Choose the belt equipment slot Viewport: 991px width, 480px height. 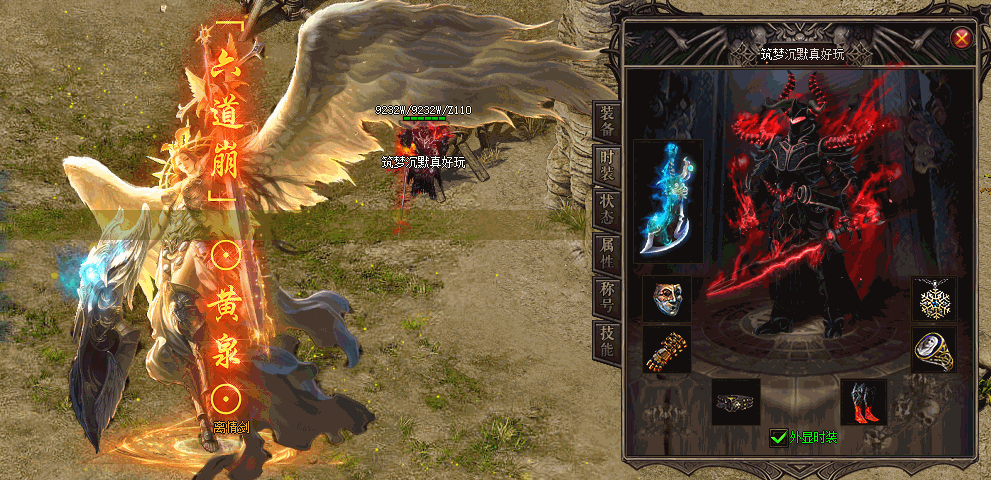[x=735, y=401]
